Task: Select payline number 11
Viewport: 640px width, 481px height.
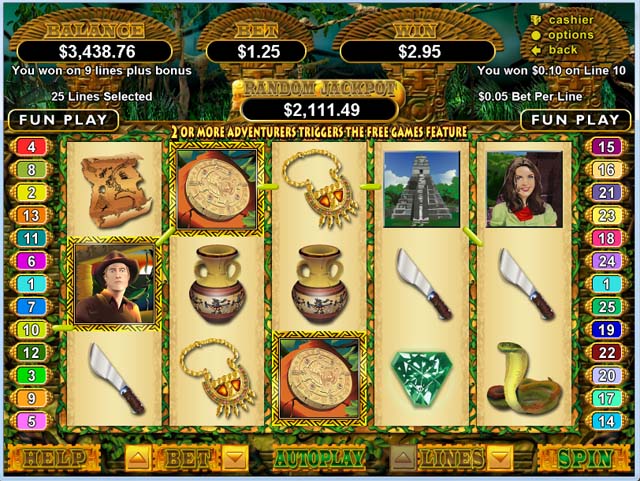Action: [x=32, y=238]
